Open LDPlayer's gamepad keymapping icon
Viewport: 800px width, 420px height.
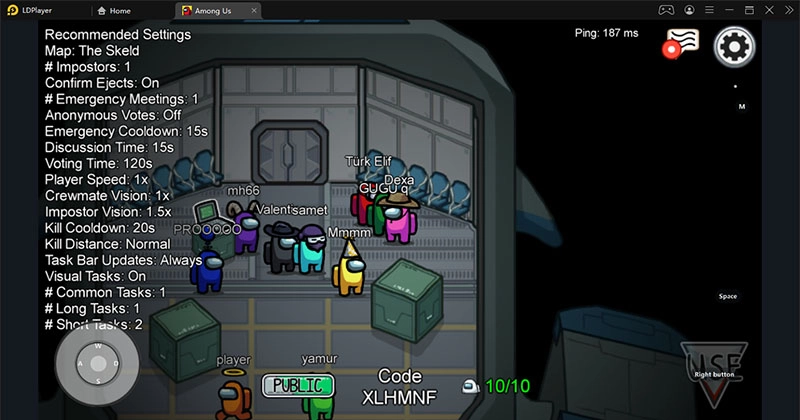(x=664, y=10)
